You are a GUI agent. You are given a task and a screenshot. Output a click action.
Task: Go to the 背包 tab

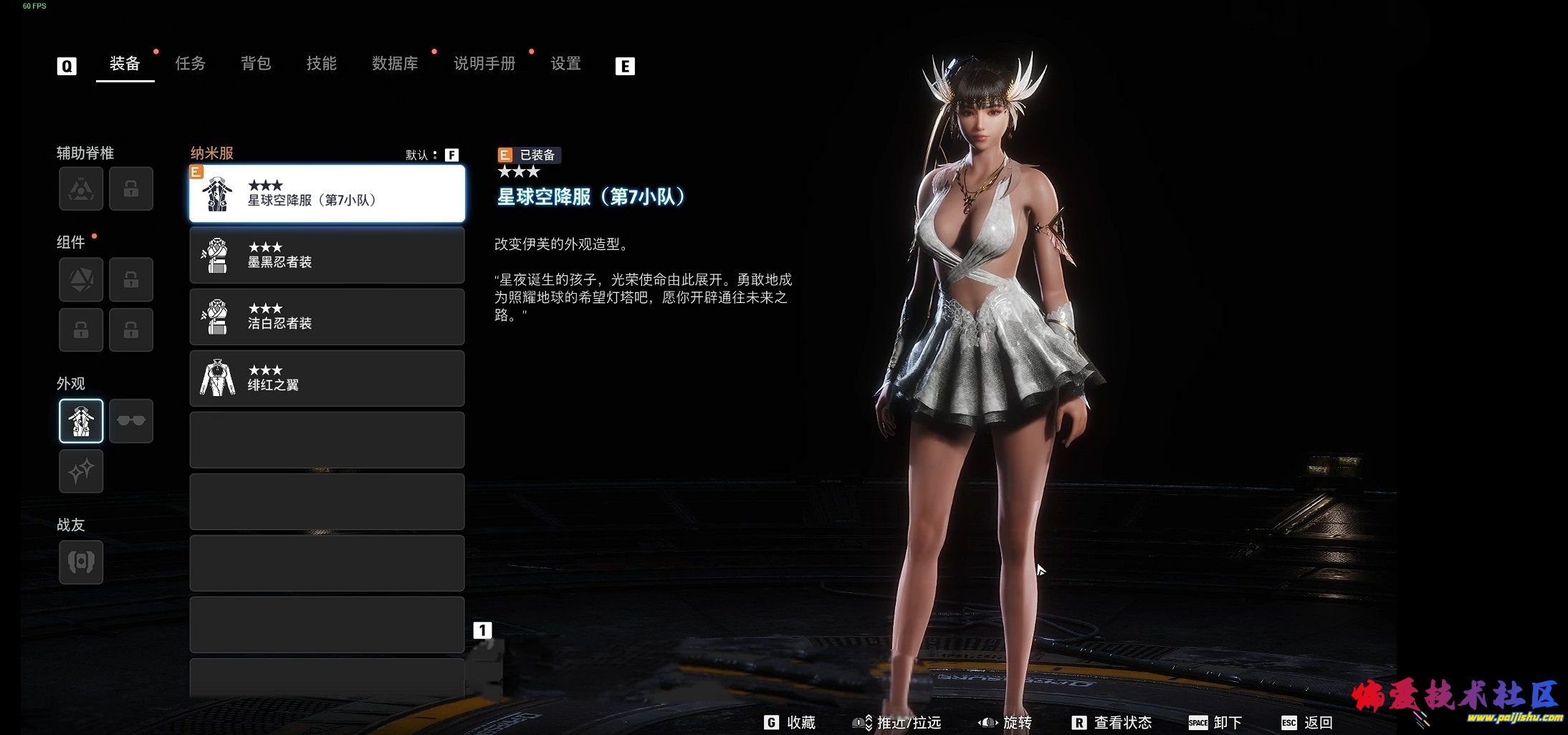[256, 64]
